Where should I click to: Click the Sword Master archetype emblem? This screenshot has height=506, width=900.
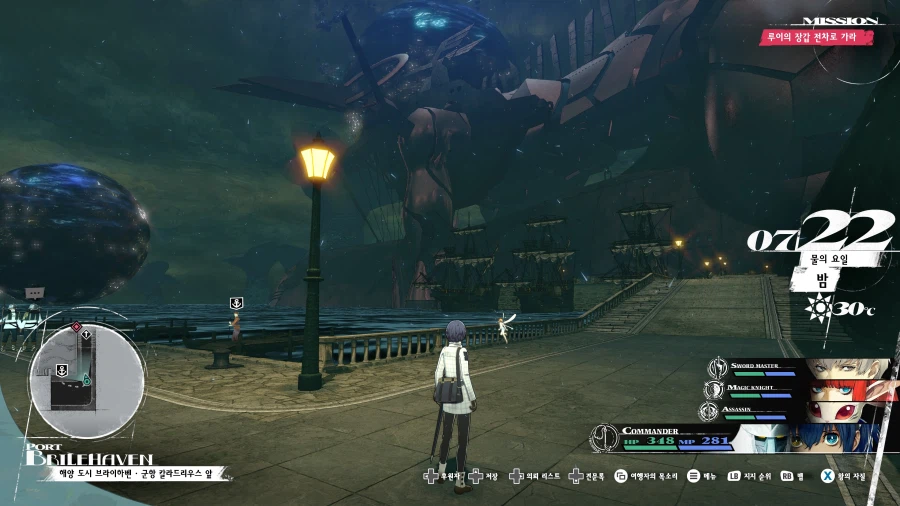coord(716,368)
